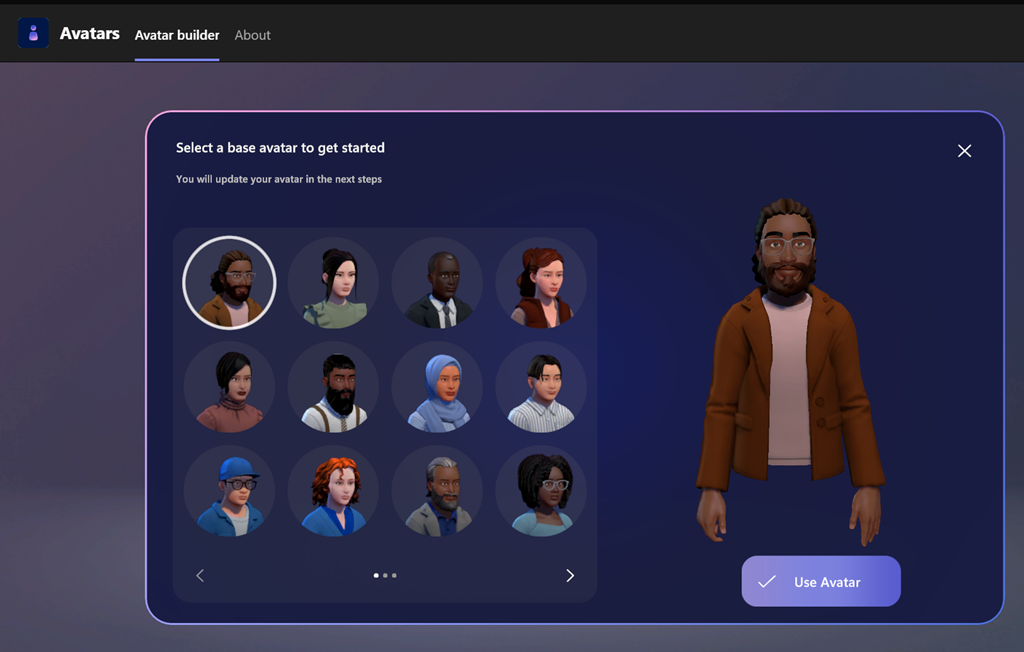Go to the previous avatar page
This screenshot has height=652, width=1024.
click(200, 575)
